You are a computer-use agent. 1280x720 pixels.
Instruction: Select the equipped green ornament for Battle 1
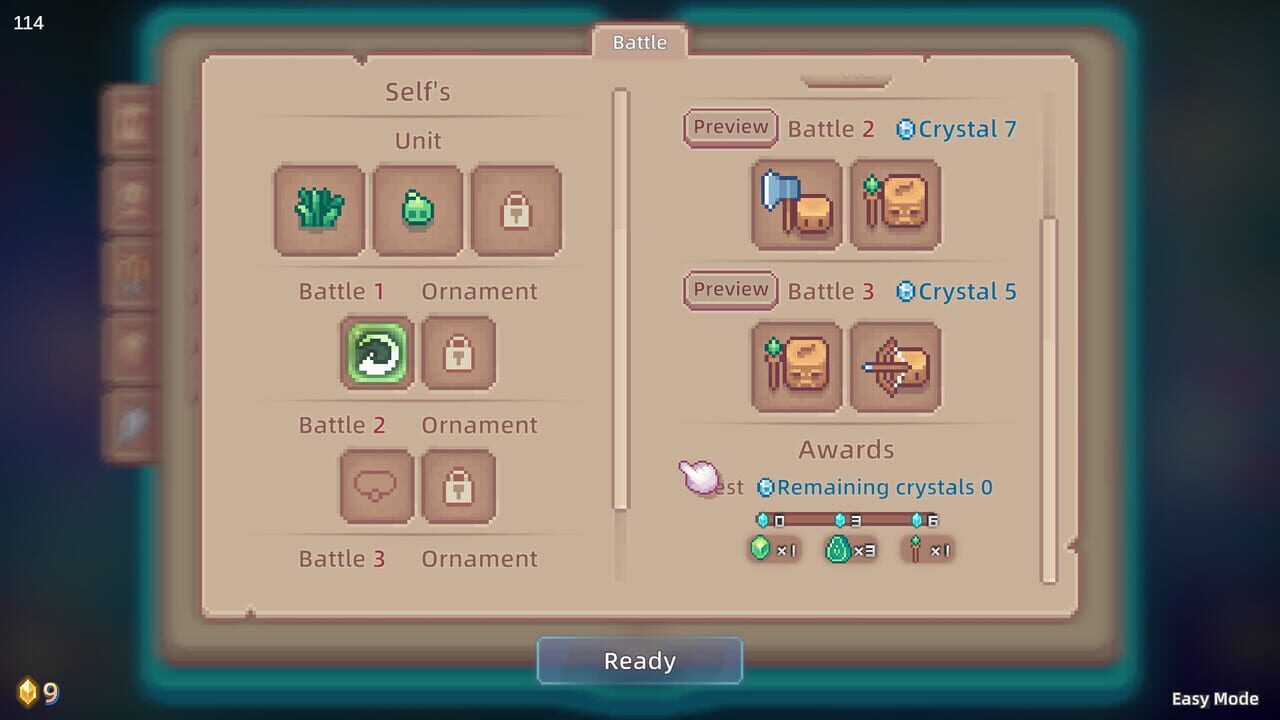pyautogui.click(x=376, y=354)
